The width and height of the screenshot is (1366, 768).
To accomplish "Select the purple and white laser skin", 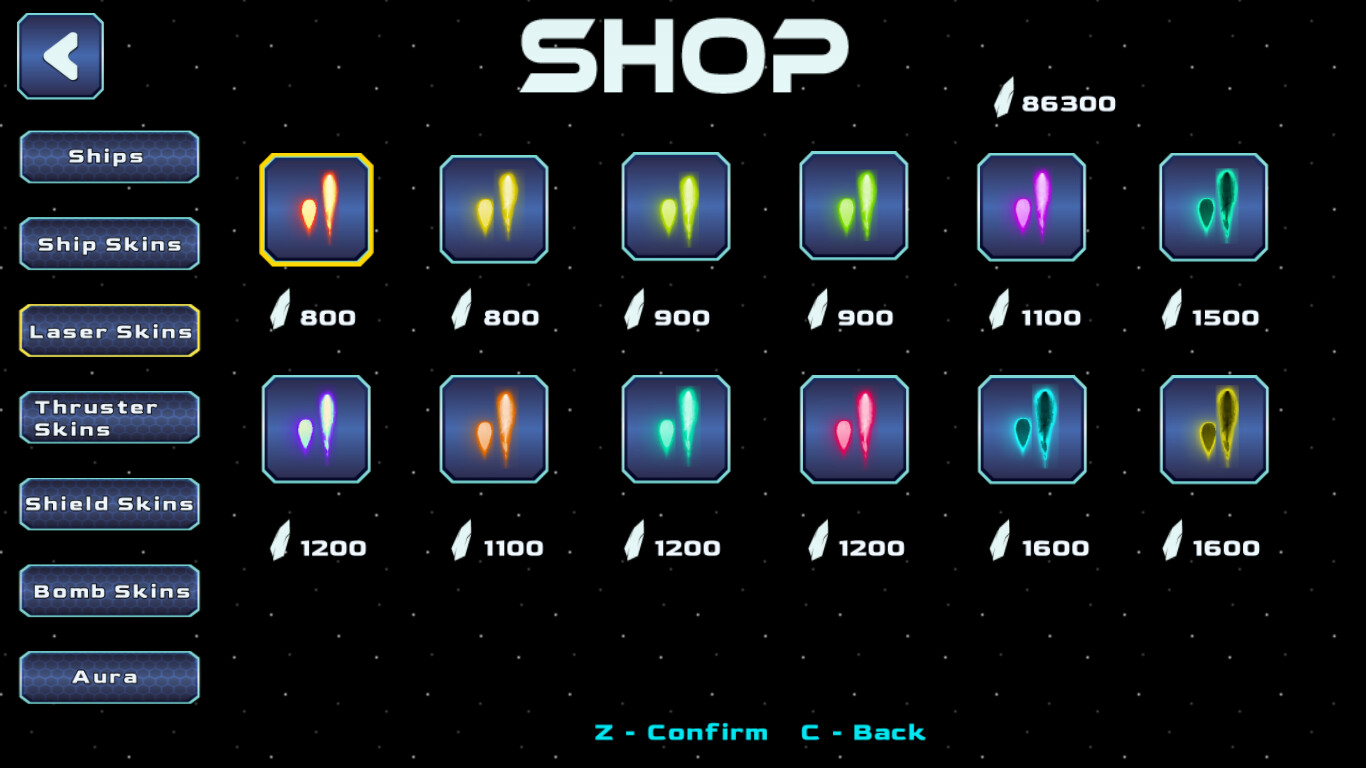I will 316,430.
